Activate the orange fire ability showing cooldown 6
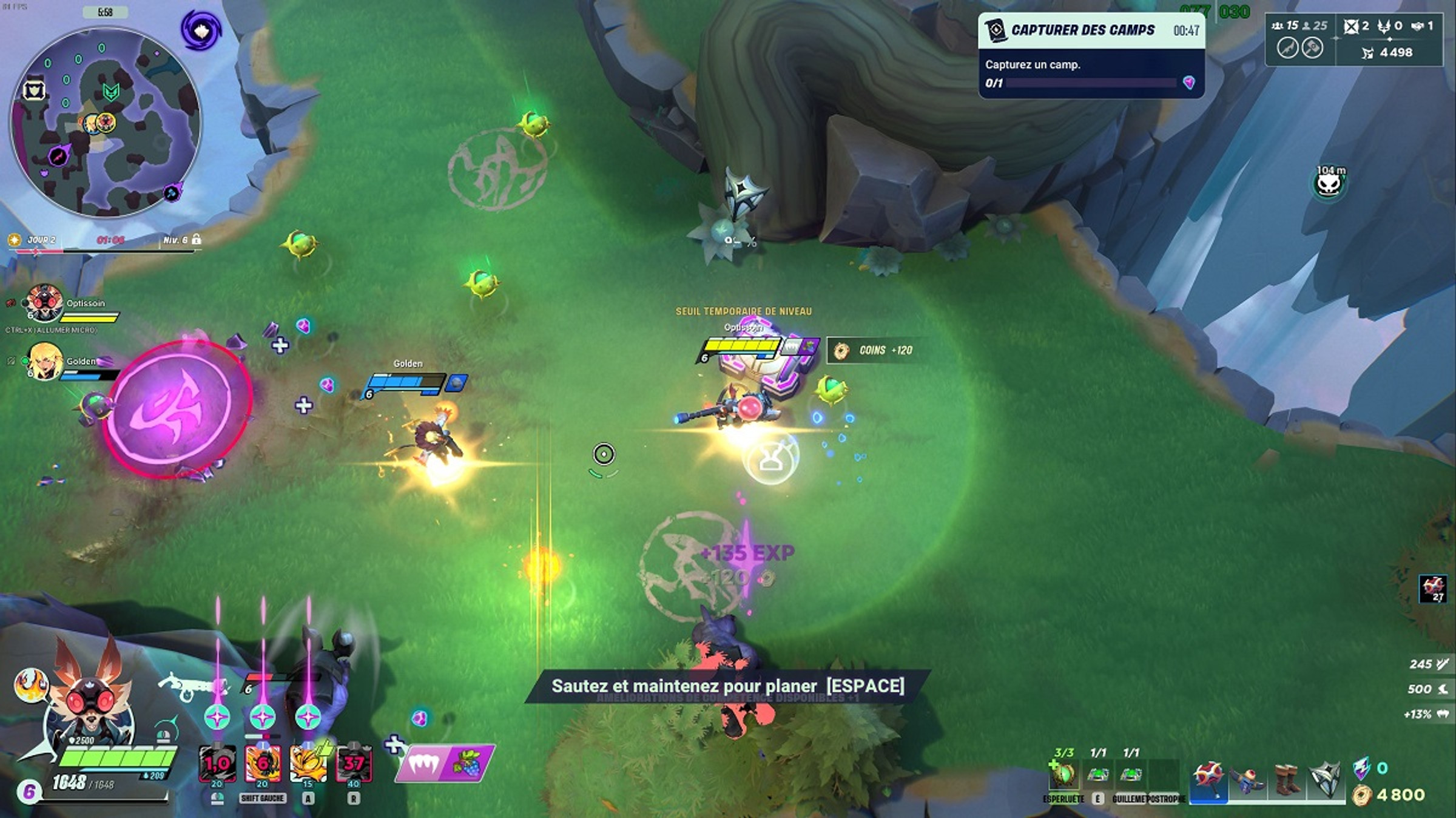The width and height of the screenshot is (1456, 818). tap(263, 763)
